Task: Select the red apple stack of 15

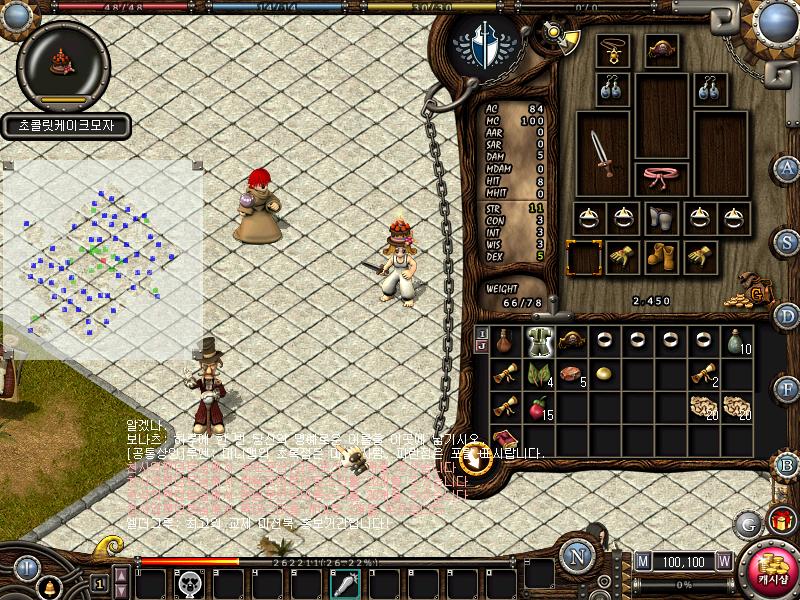Action: (540, 407)
